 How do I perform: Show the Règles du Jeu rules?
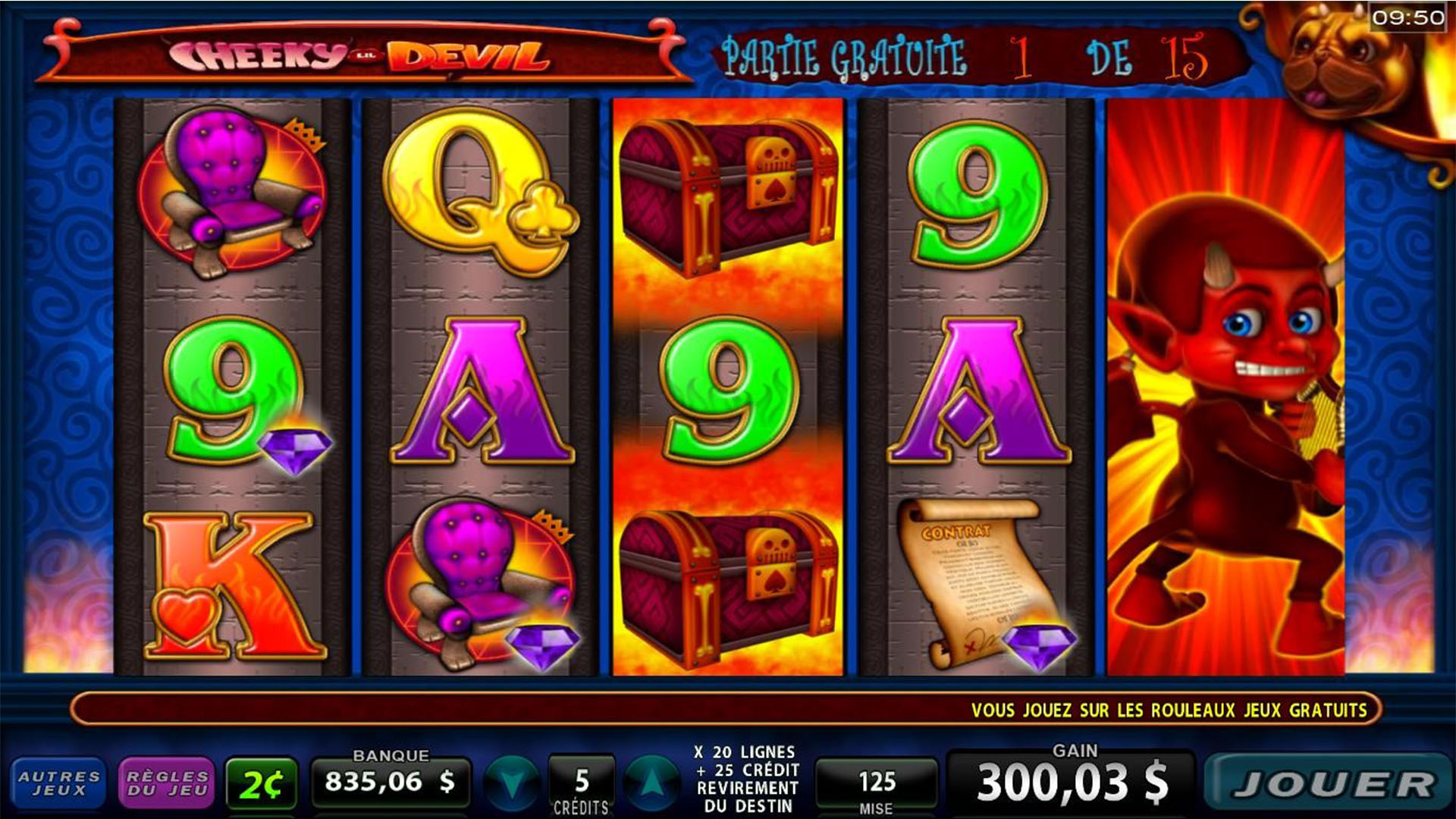click(x=167, y=783)
